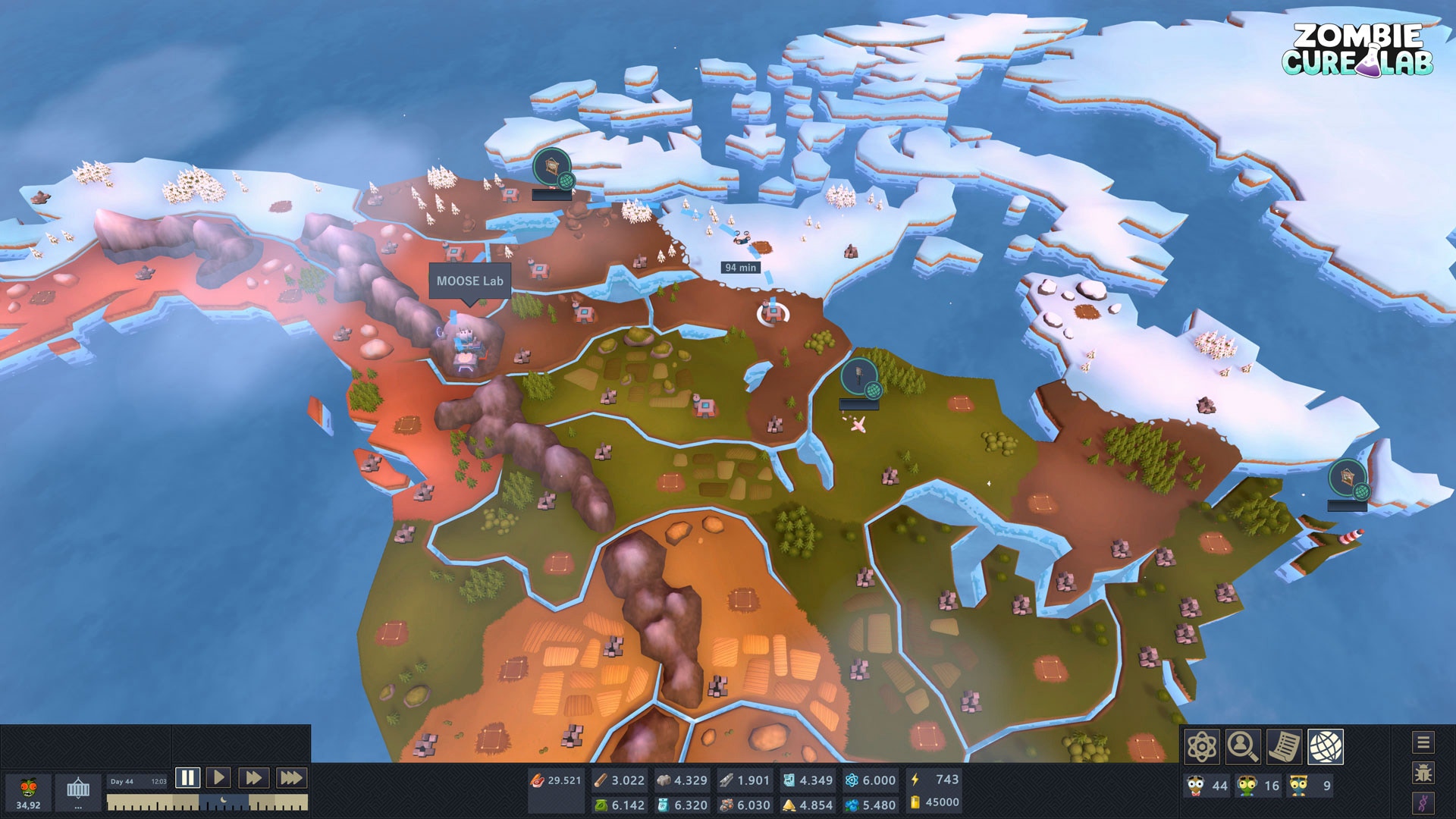Pause the game with the pause button

tap(187, 777)
